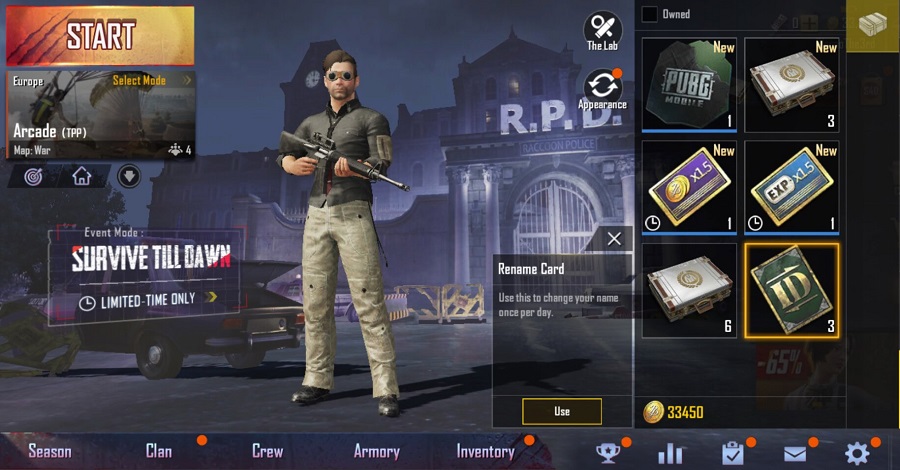Open the Inventory tab
The height and width of the screenshot is (470, 900).
[x=485, y=451]
